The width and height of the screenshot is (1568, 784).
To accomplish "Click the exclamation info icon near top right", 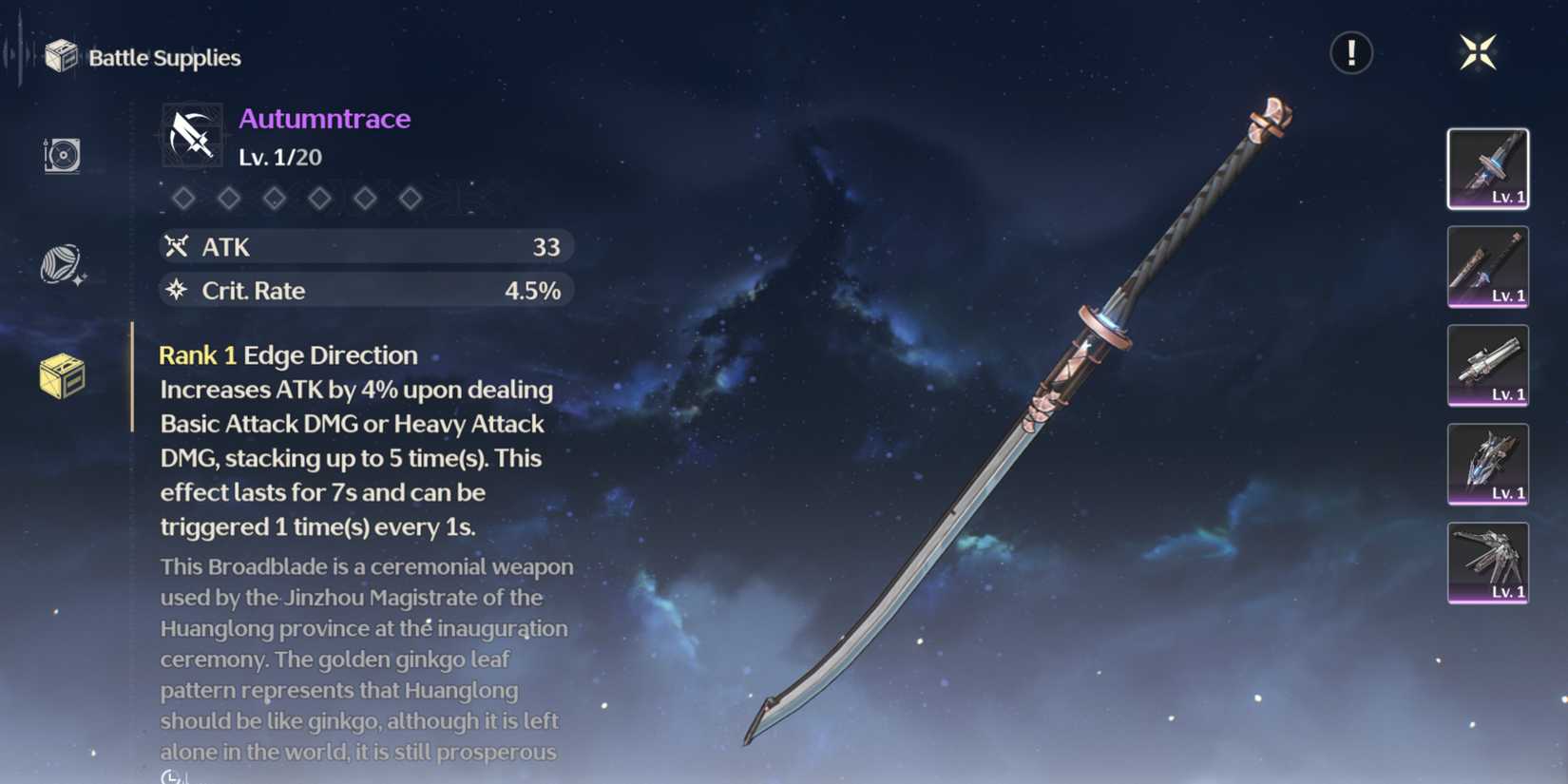I will tap(1351, 53).
